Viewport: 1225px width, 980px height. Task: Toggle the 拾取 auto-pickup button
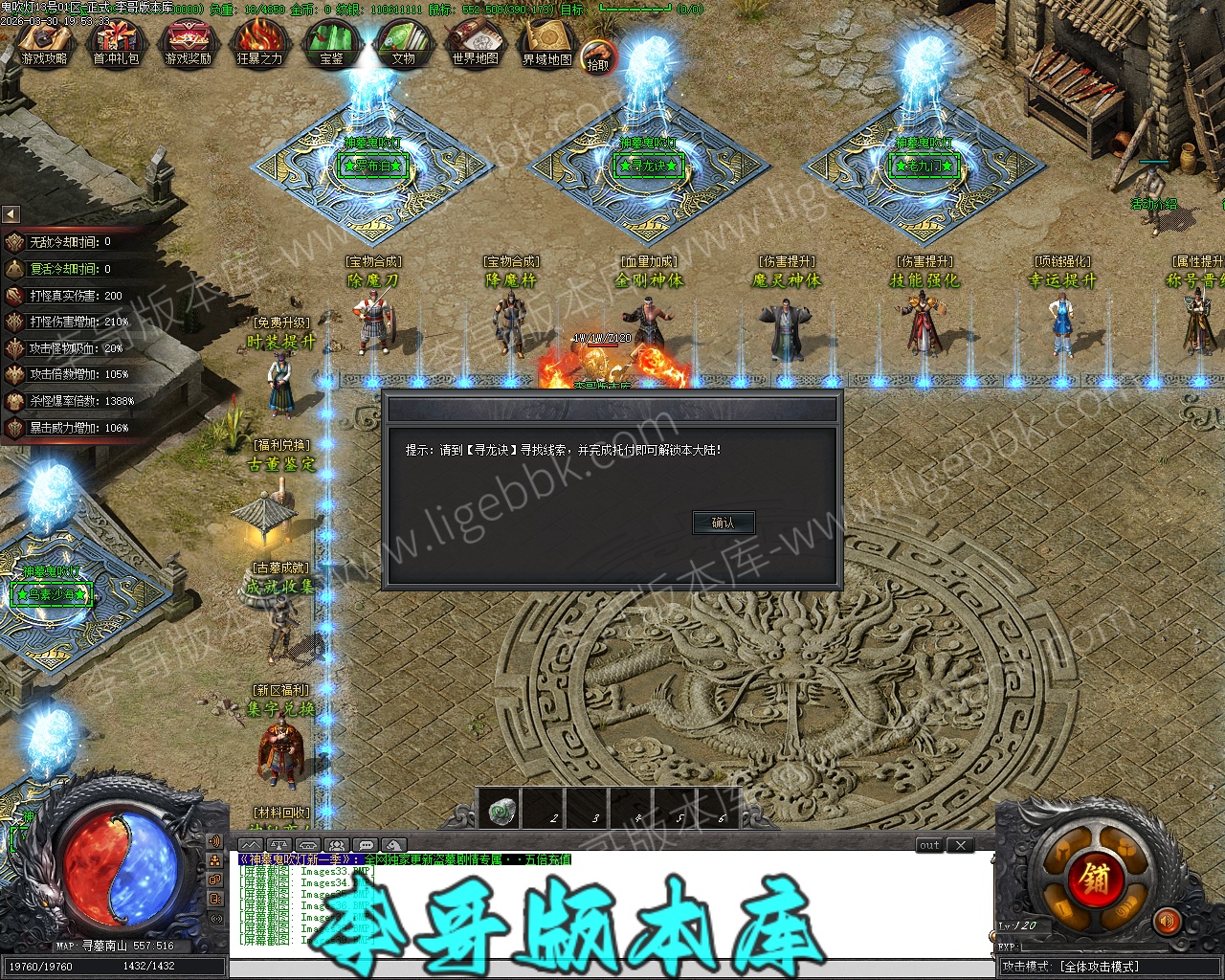[x=597, y=56]
